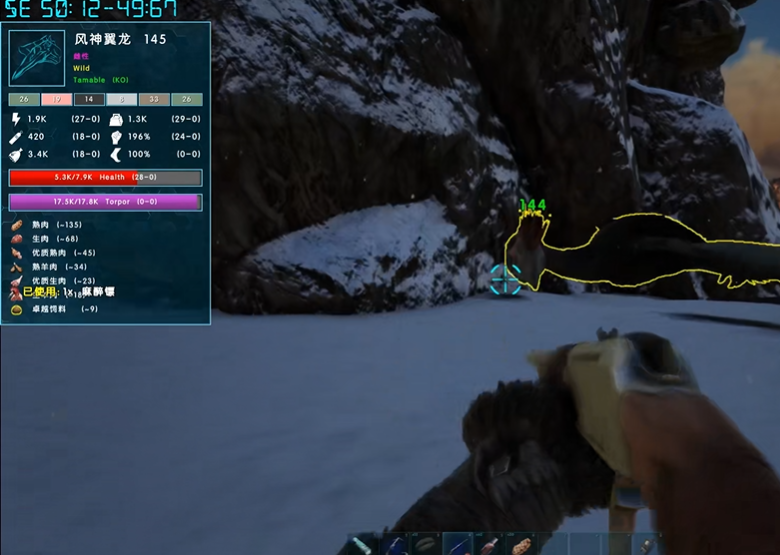
Task: Select the cooked meat (熟肉) food row
Action: [60, 225]
